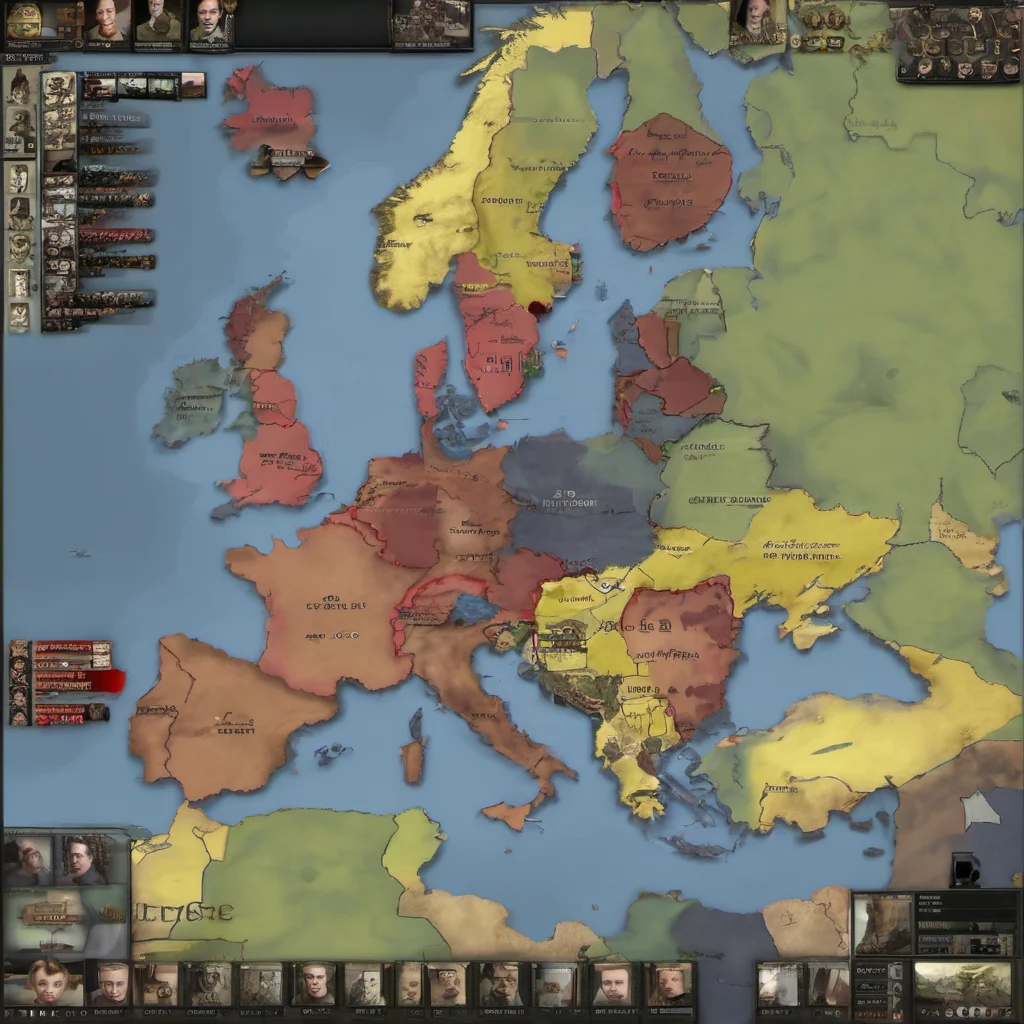Image resolution: width=1024 pixels, height=1024 pixels.
Task: Choose the dark-suited man portrait at bottom left
Action: pos(85,858)
